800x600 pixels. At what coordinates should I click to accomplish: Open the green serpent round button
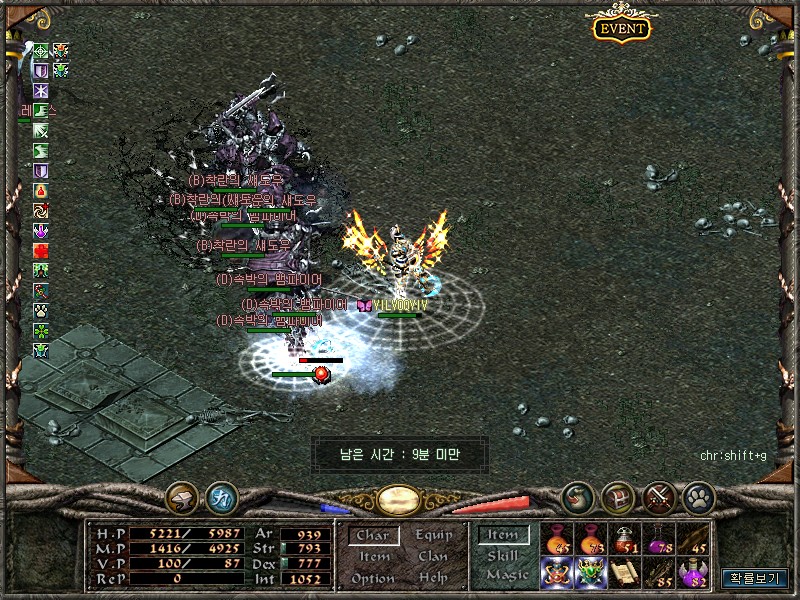[x=578, y=496]
